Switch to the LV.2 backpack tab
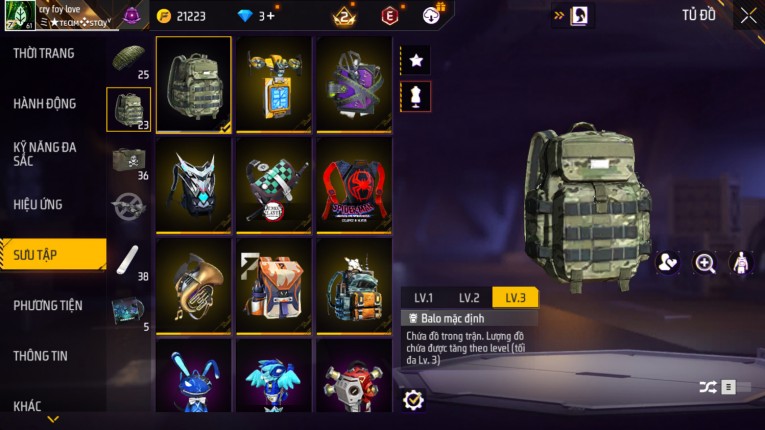Image resolution: width=765 pixels, height=430 pixels. 469,297
